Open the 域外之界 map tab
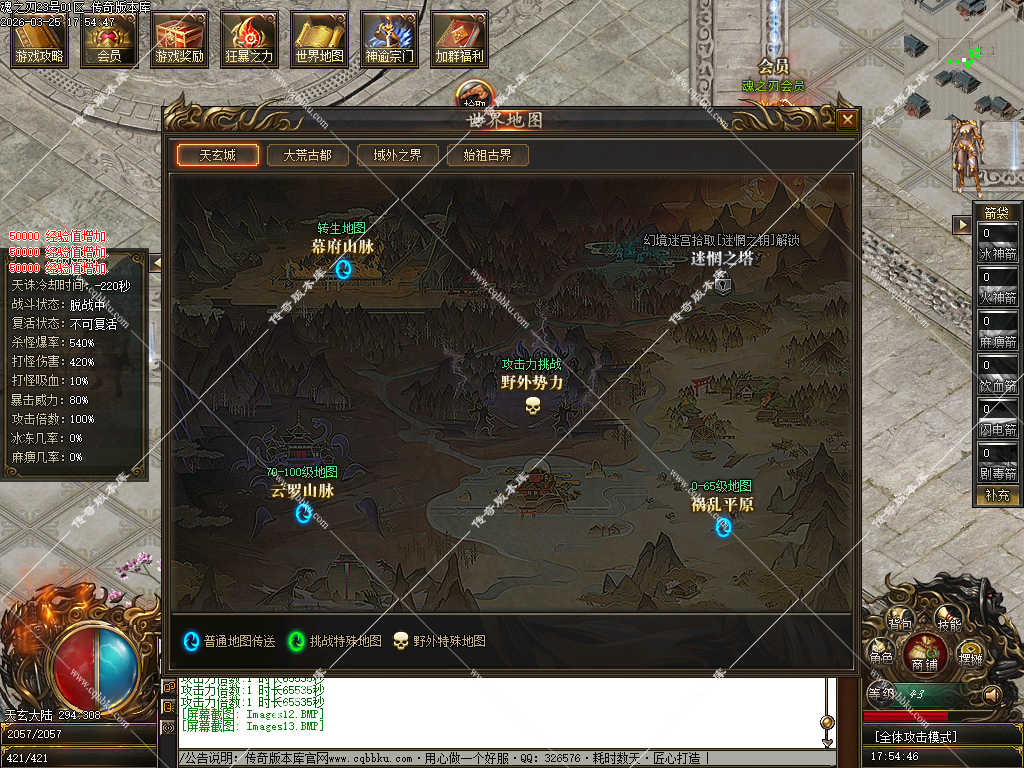This screenshot has width=1024, height=768. [397, 155]
